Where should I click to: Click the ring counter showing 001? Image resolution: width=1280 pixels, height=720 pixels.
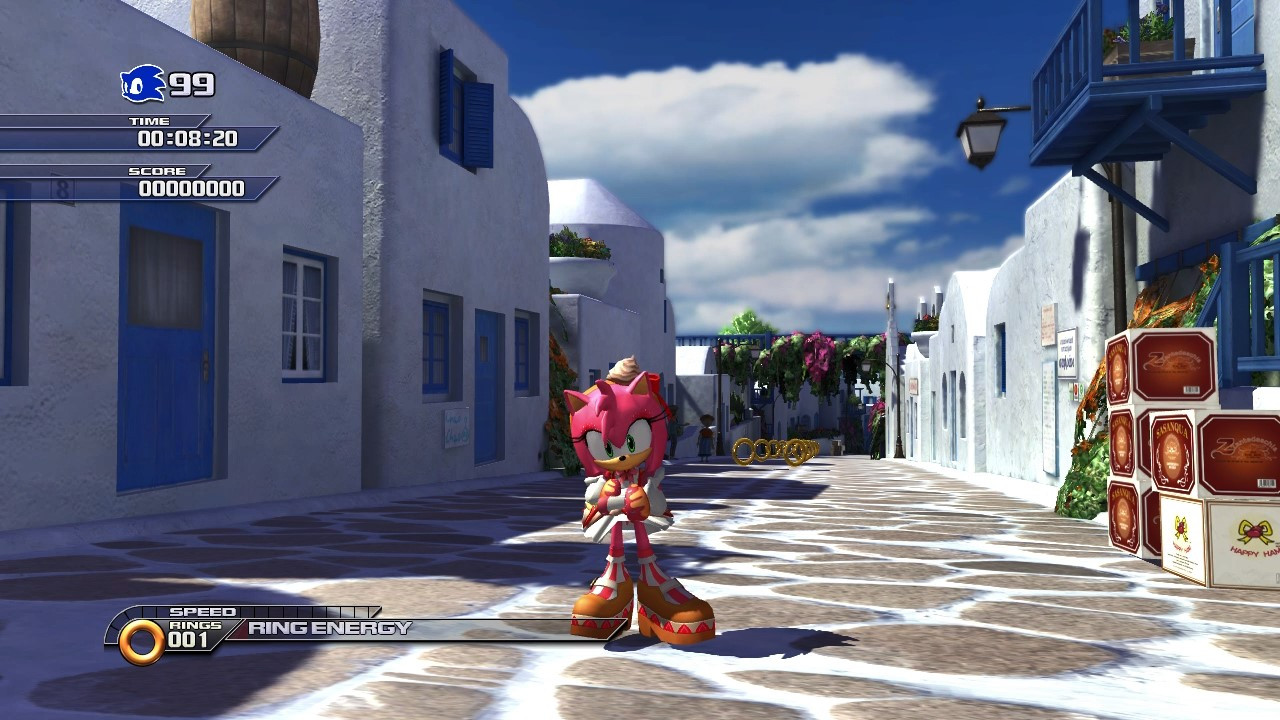189,641
